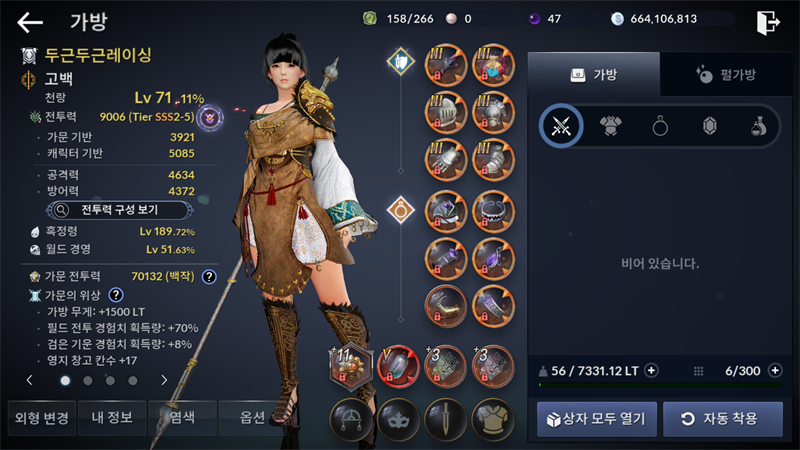This screenshot has width=800, height=450.
Task: Go back with the arrow button
Action: pos(31,22)
